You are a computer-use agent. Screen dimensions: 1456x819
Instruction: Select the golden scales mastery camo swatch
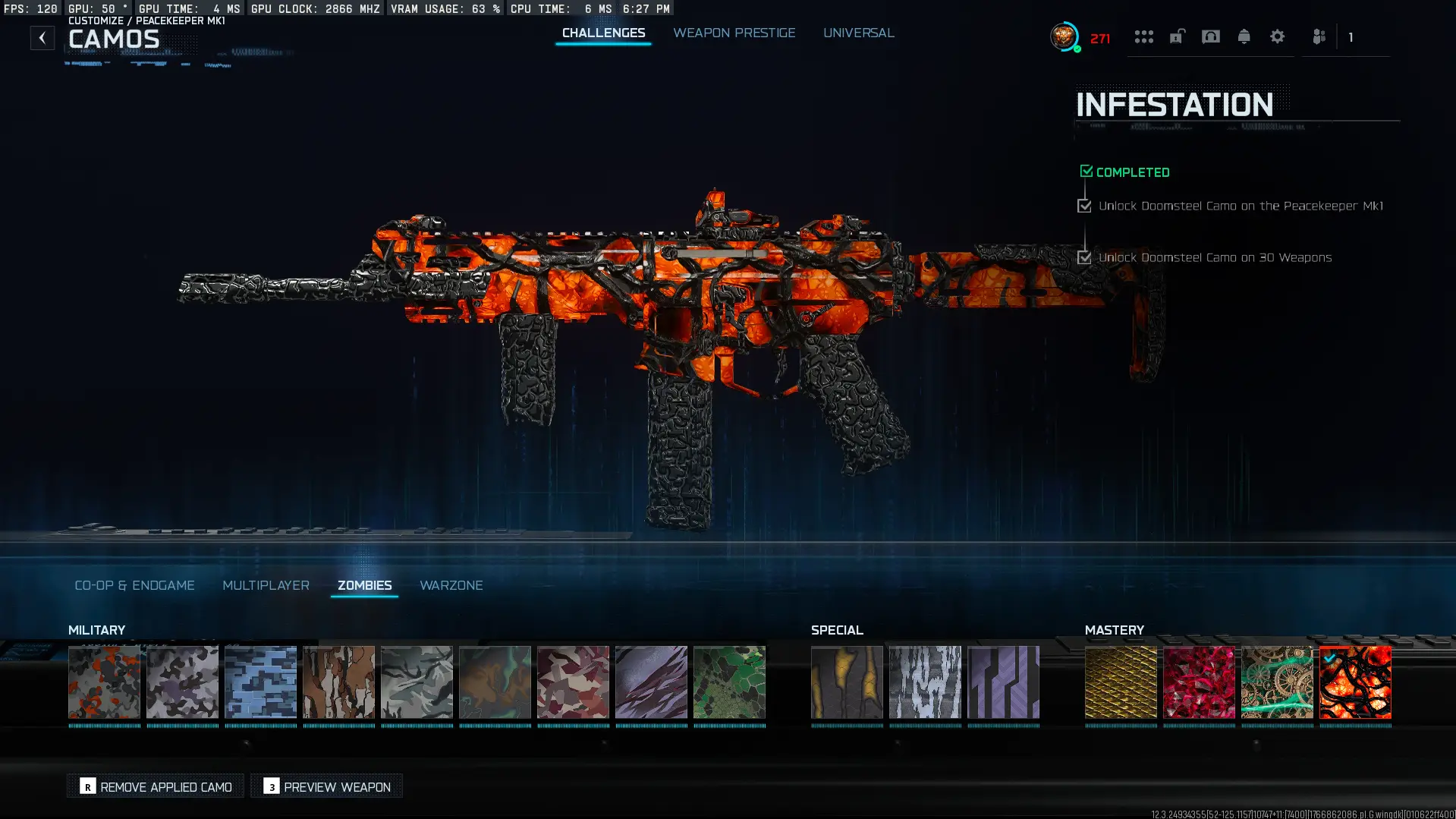pos(1121,682)
